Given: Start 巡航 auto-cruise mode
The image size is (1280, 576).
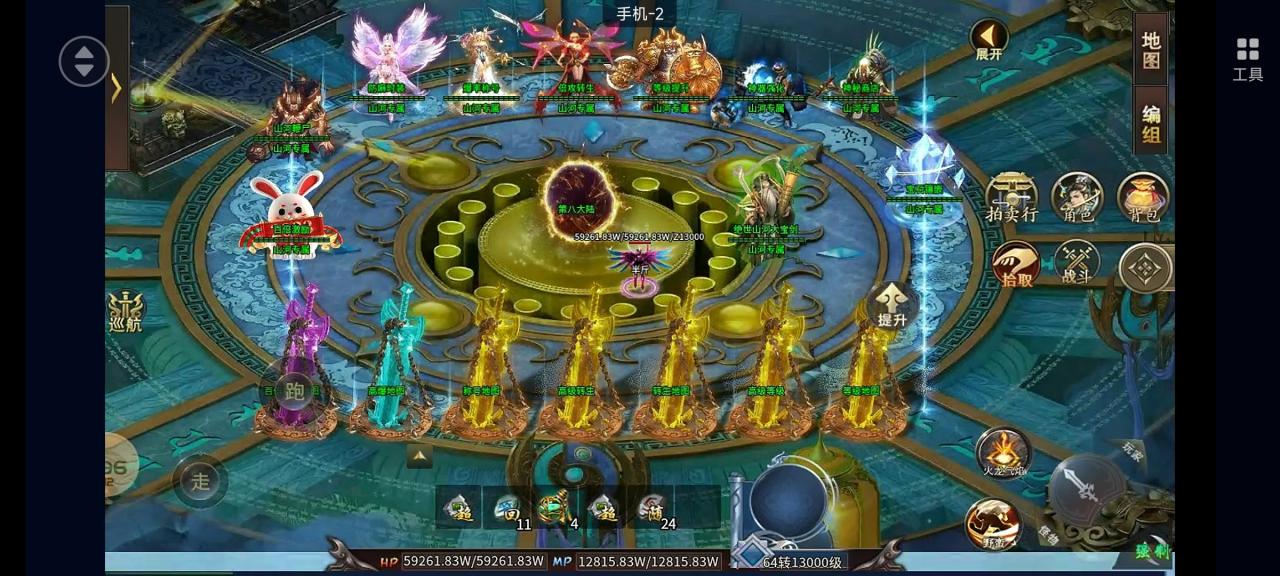Looking at the screenshot, I should click(x=125, y=311).
